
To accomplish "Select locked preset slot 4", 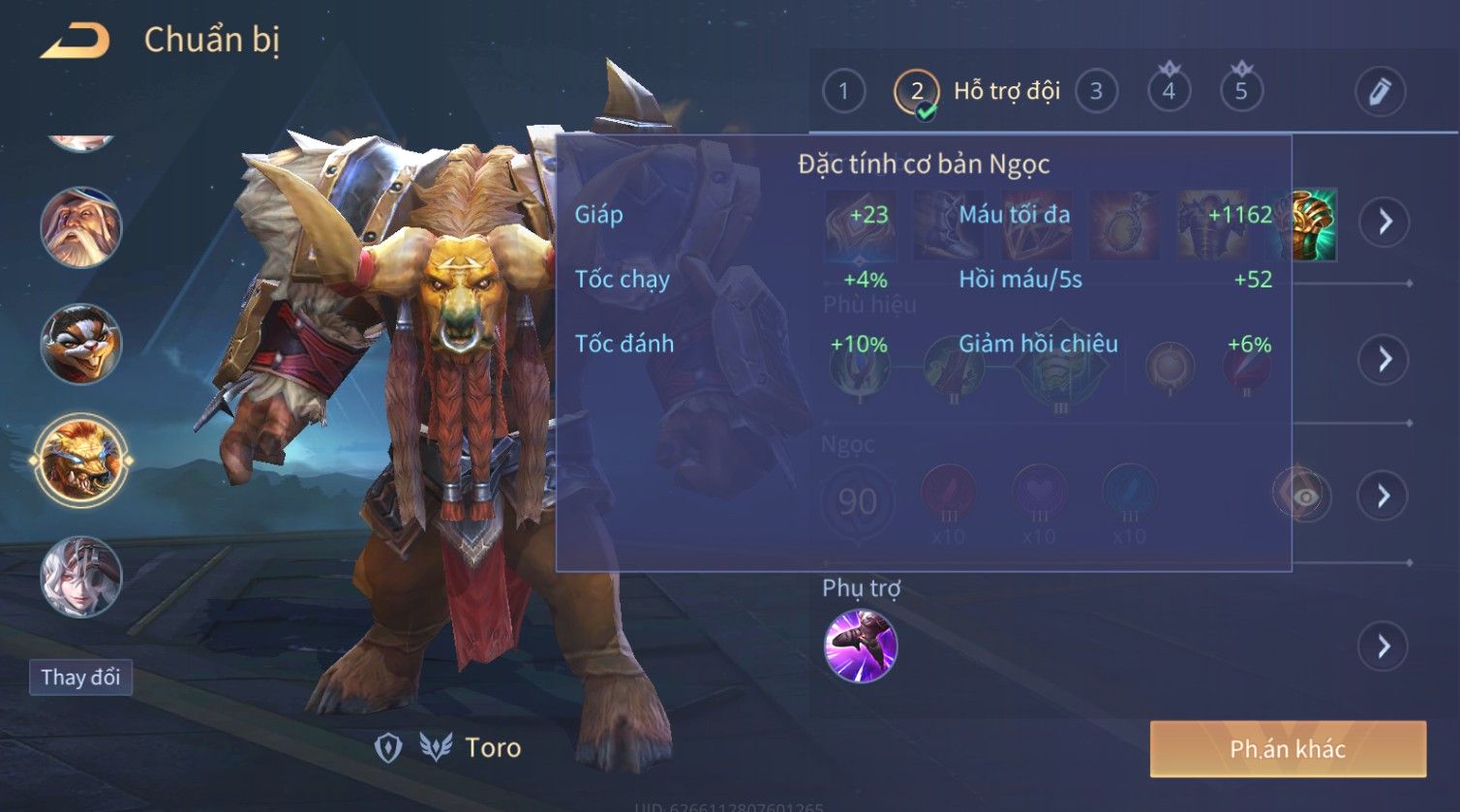I will 1169,92.
